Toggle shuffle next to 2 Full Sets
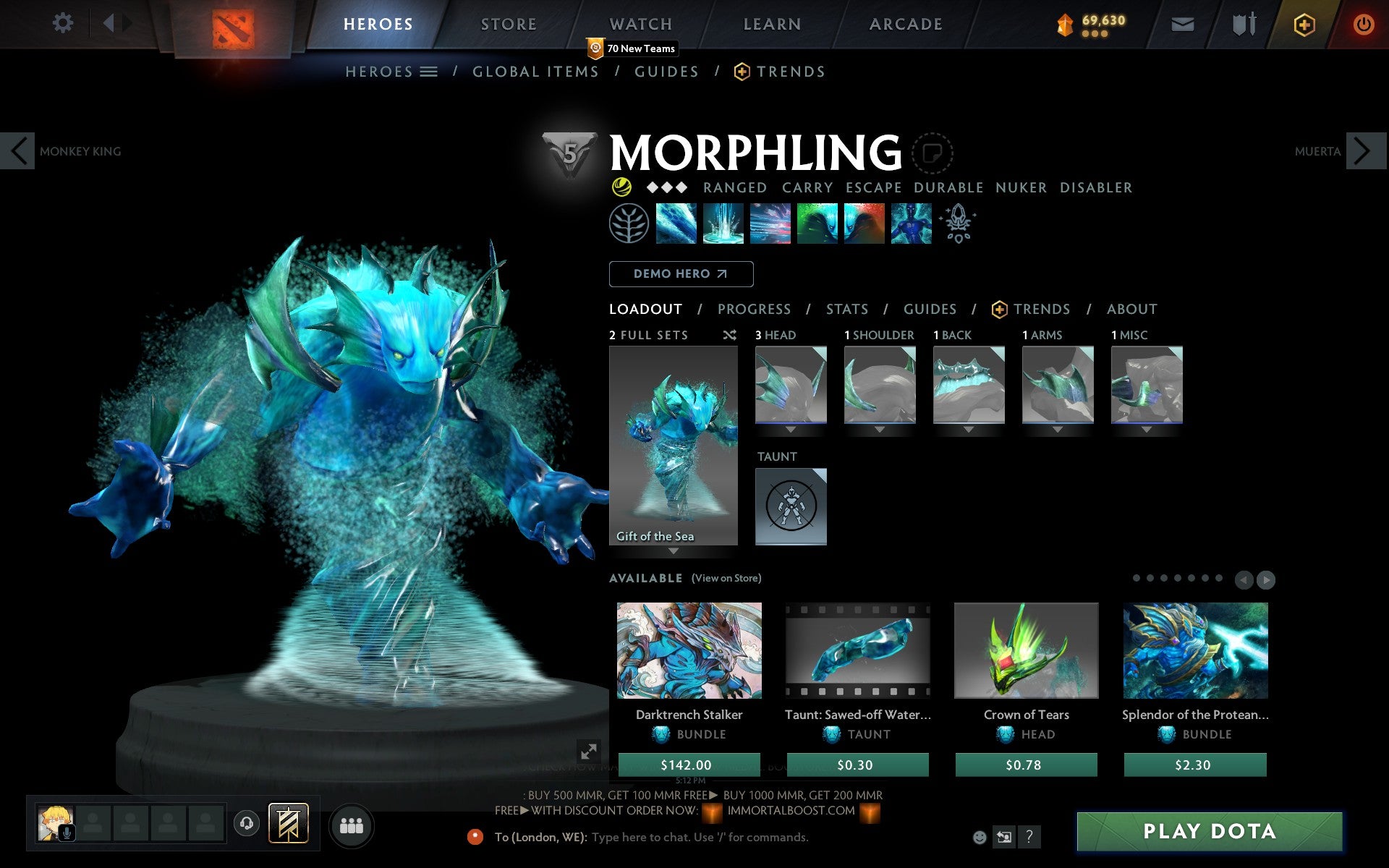The height and width of the screenshot is (868, 1389). click(729, 335)
